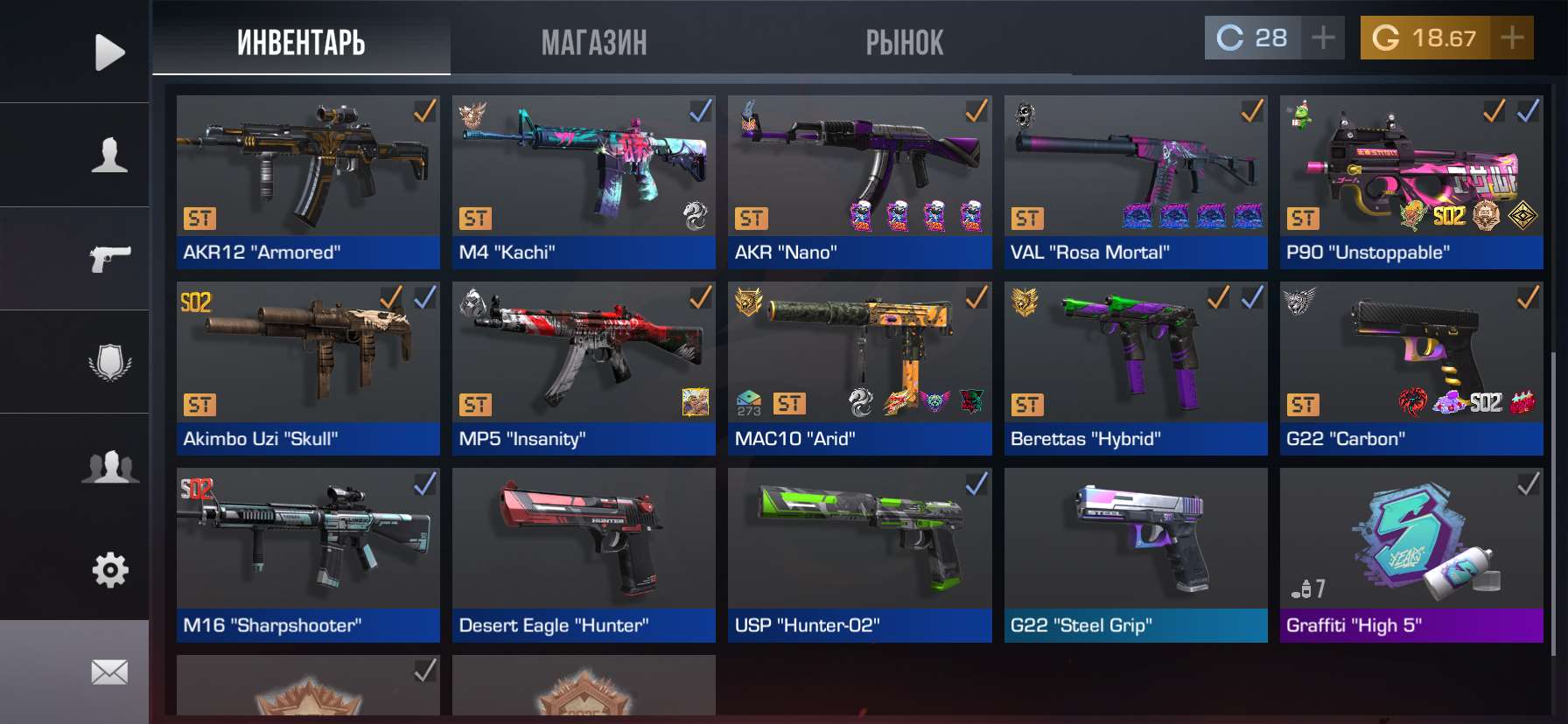The height and width of the screenshot is (724, 1568).
Task: Choose the Graffiti "High 5" item
Action: point(1410,554)
